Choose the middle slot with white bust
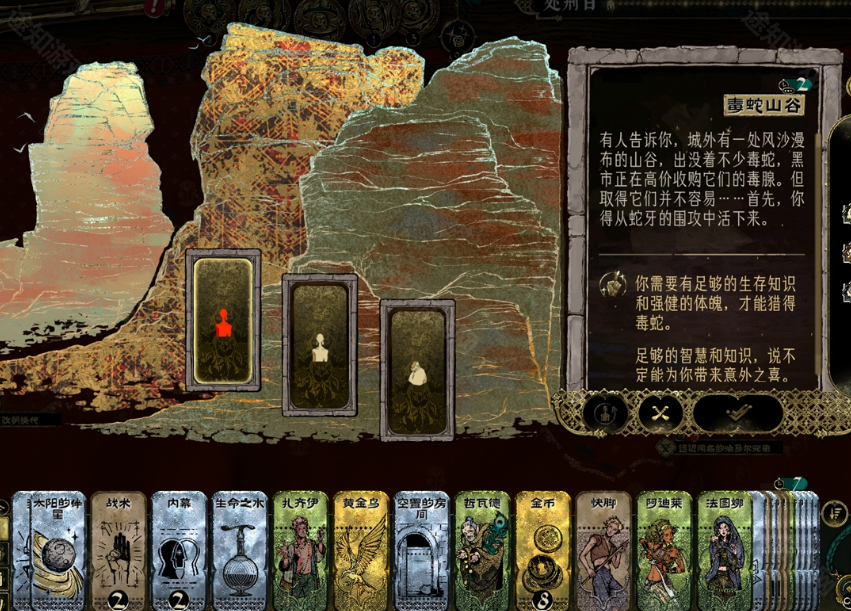Viewport: 851px width, 611px height. point(320,345)
